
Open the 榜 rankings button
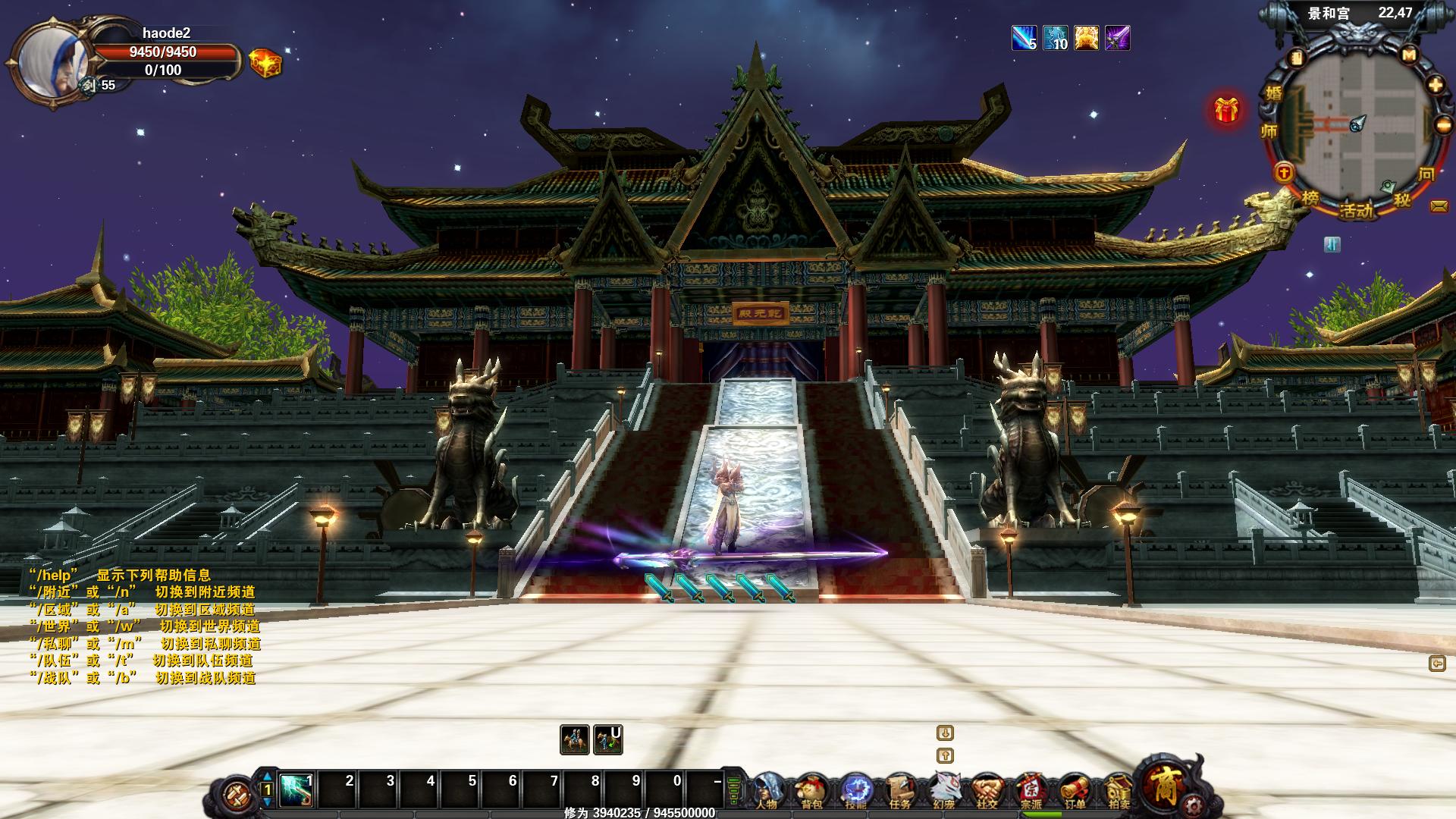coord(1310,199)
